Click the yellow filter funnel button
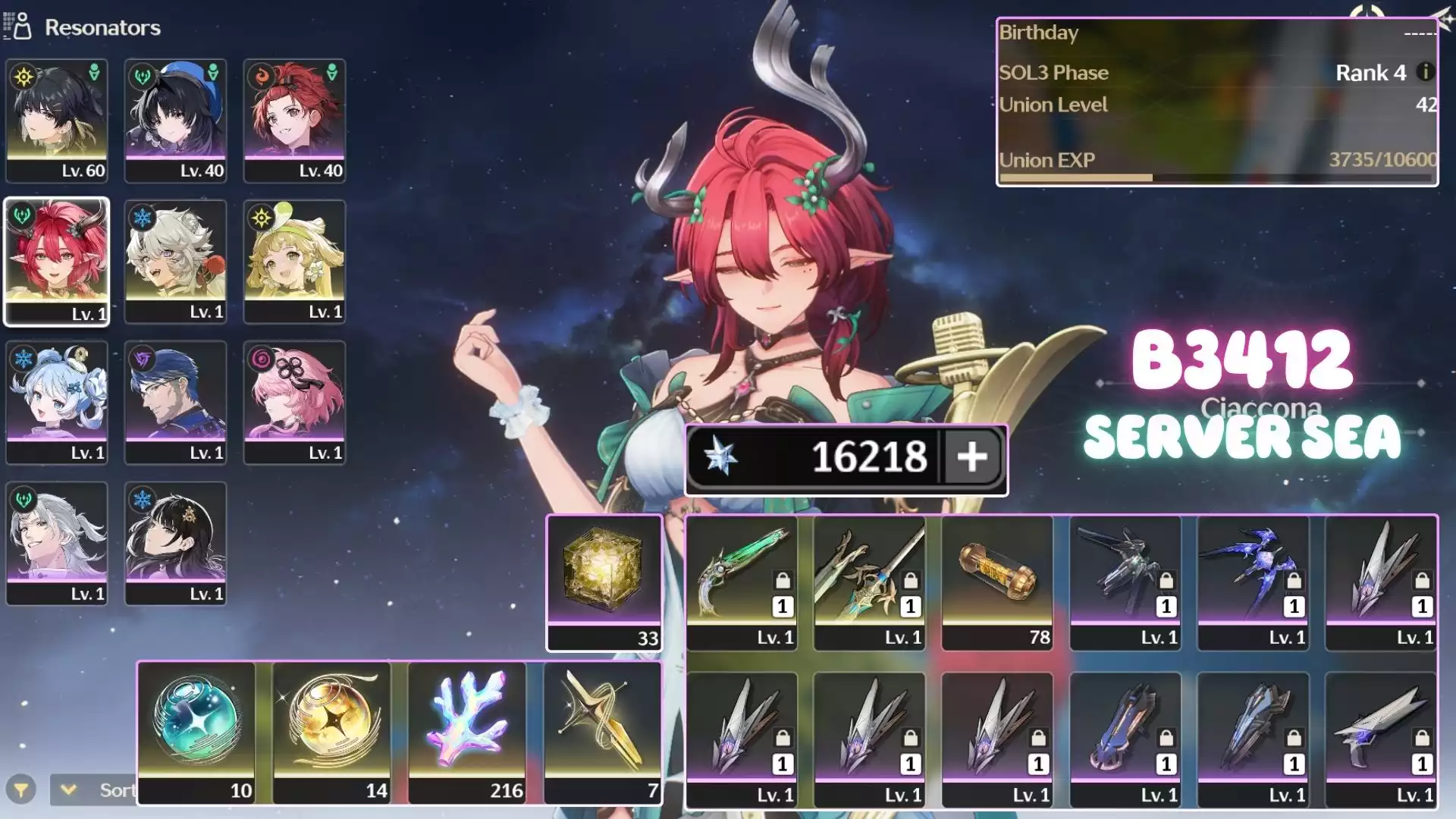1456x819 pixels. (21, 790)
